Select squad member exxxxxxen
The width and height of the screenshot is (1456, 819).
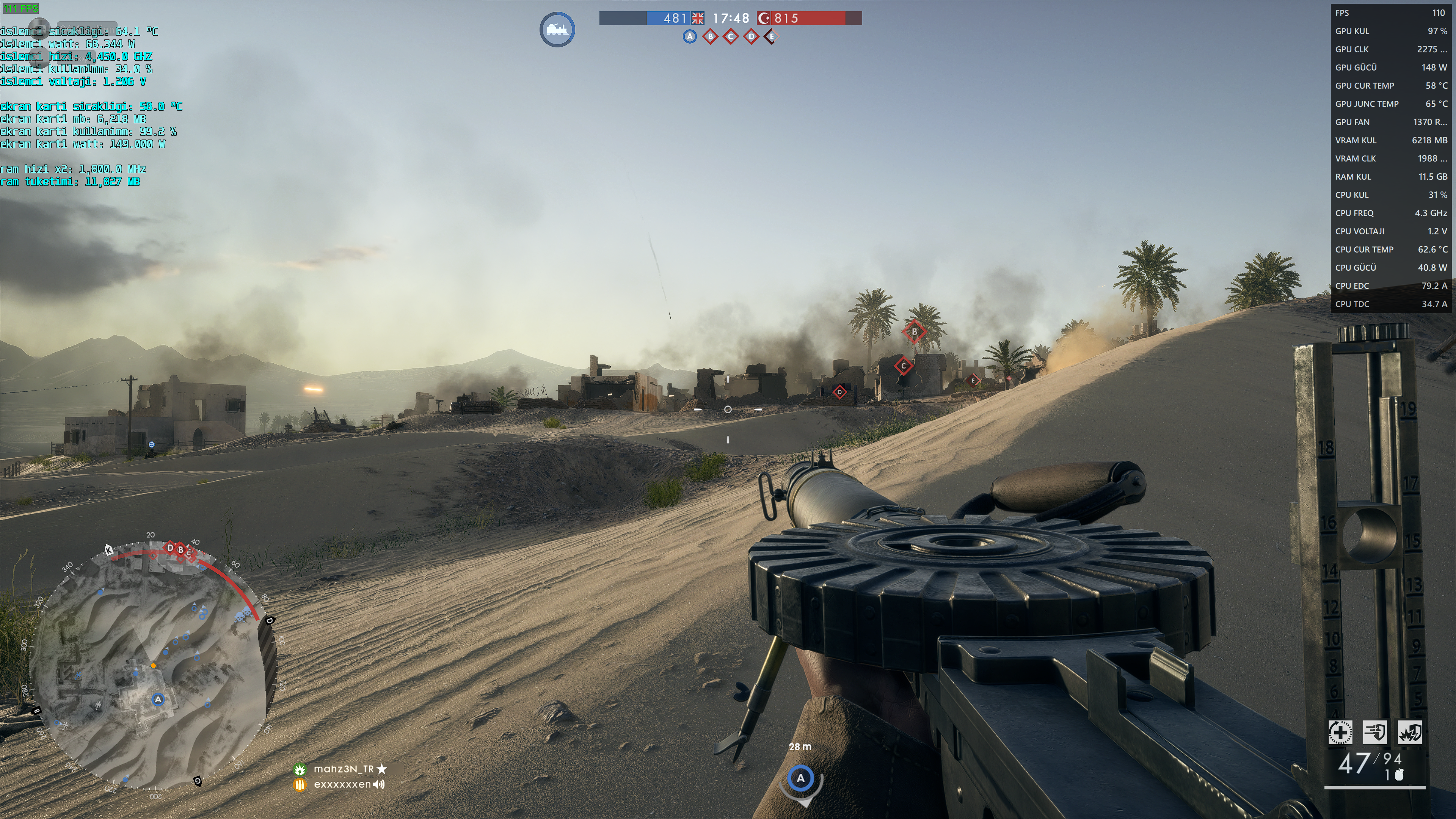click(x=342, y=784)
